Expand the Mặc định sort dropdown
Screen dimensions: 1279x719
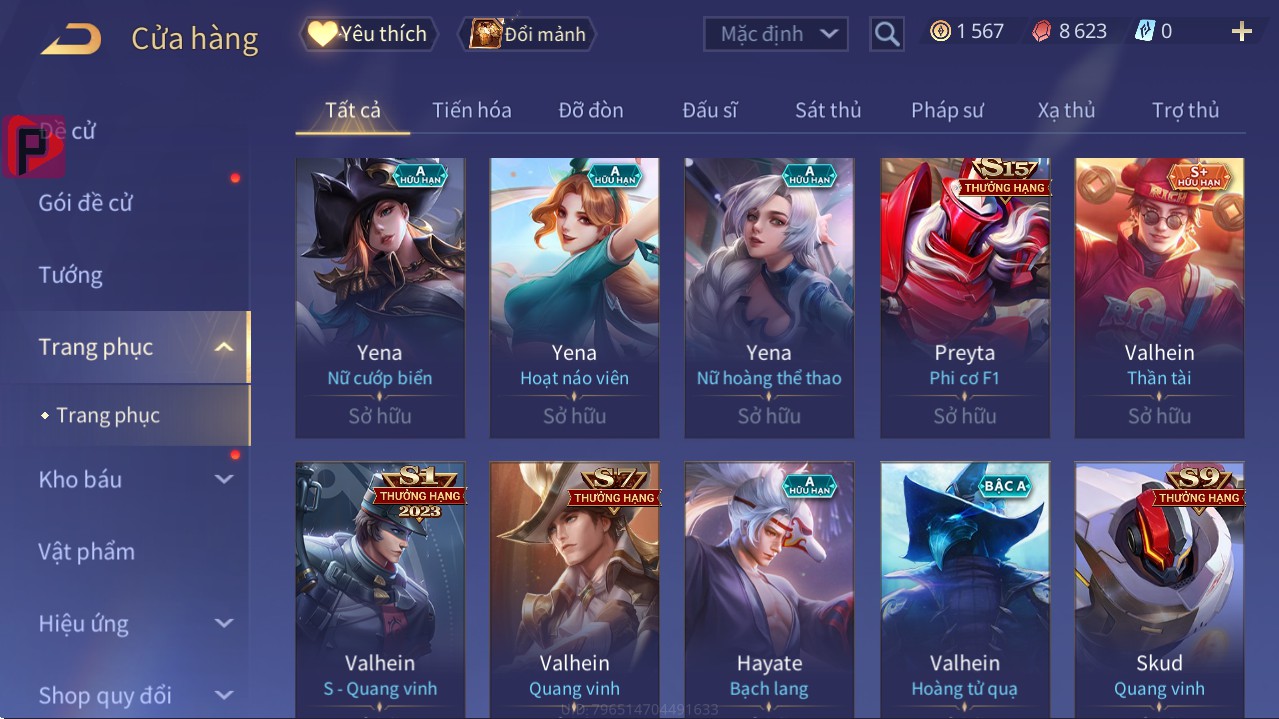point(776,34)
